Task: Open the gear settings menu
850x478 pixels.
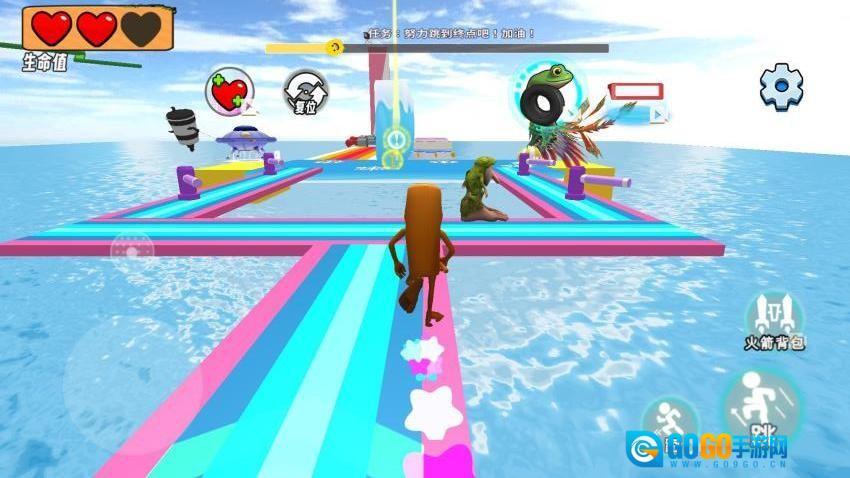Action: coord(781,86)
